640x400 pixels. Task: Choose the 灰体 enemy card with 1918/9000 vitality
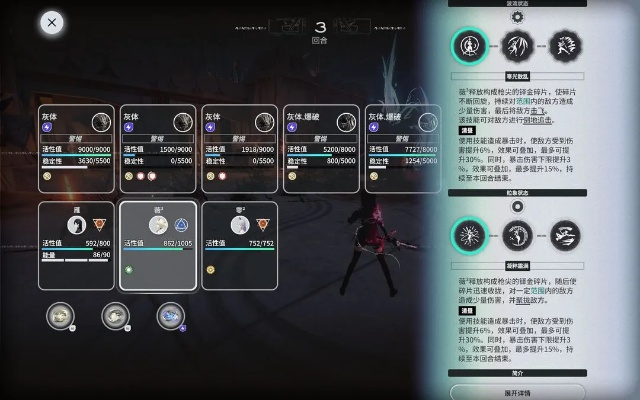[x=240, y=148]
